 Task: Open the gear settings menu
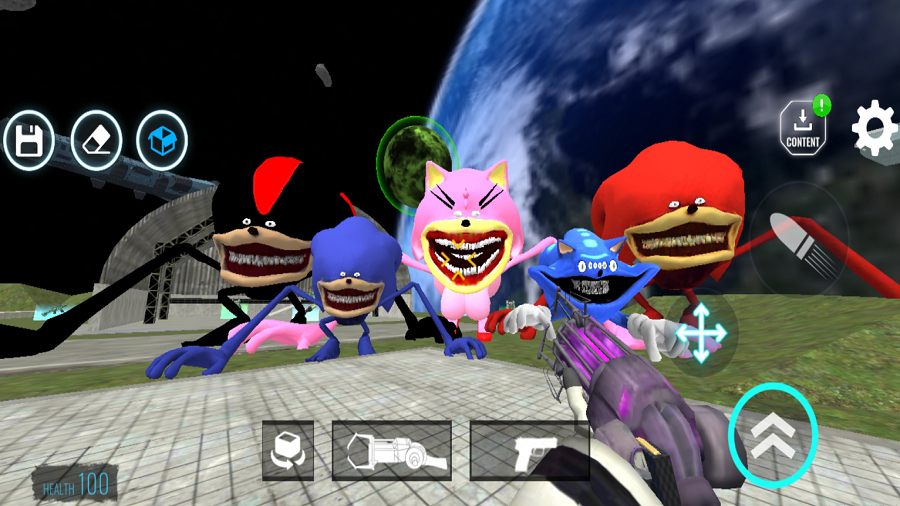874,128
